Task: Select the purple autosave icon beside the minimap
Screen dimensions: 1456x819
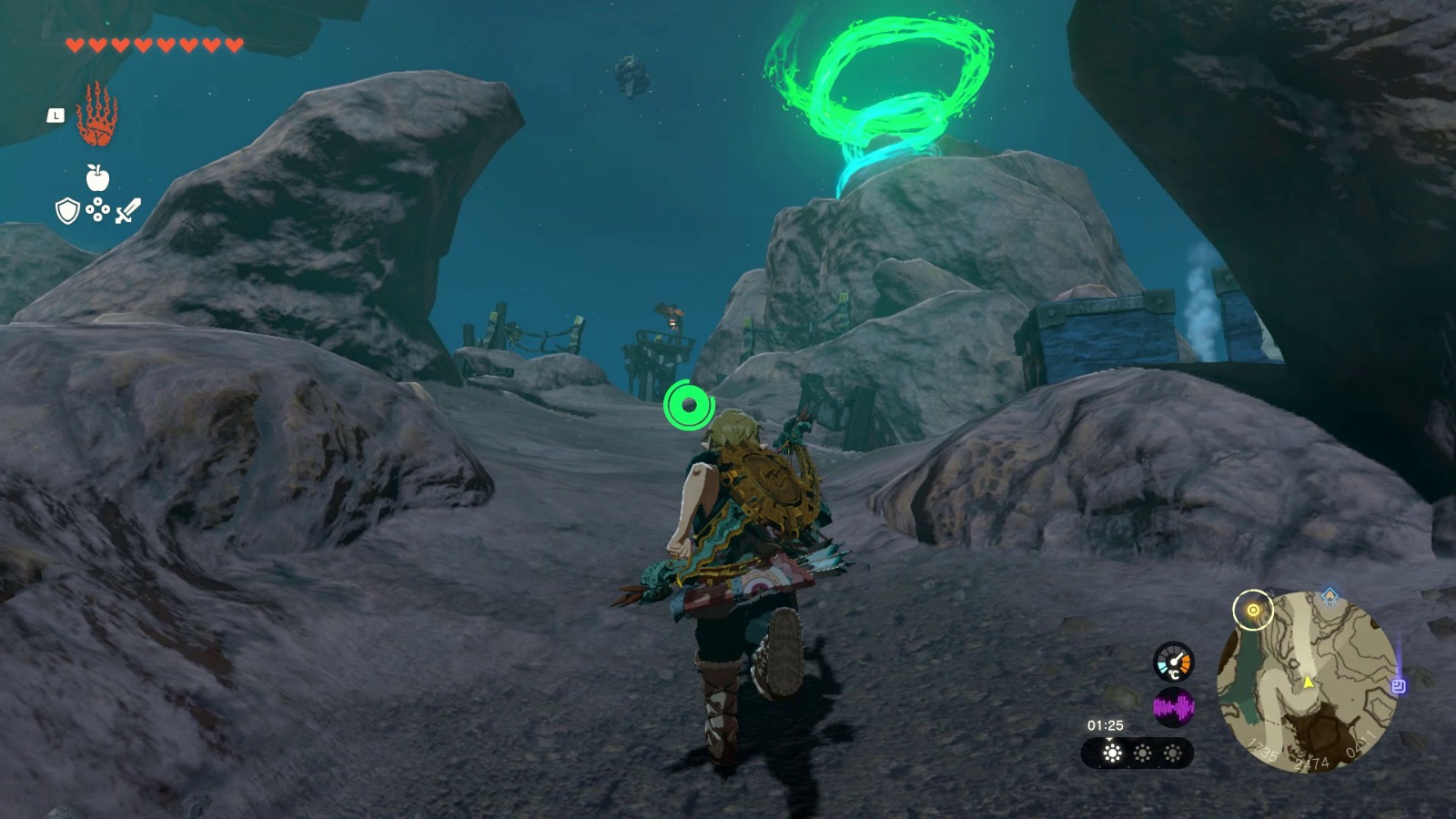Action: point(1399,685)
